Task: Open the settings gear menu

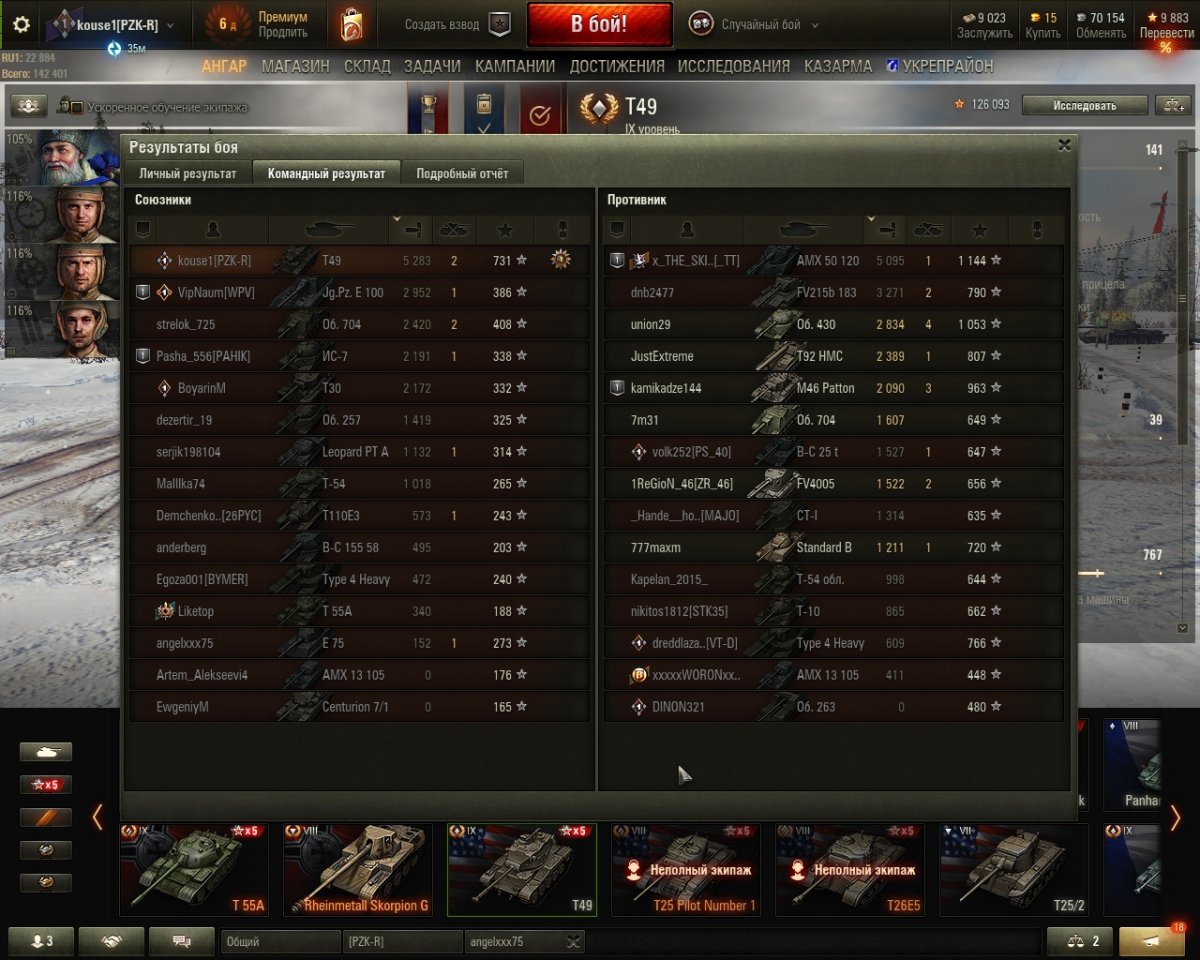Action: coord(21,25)
